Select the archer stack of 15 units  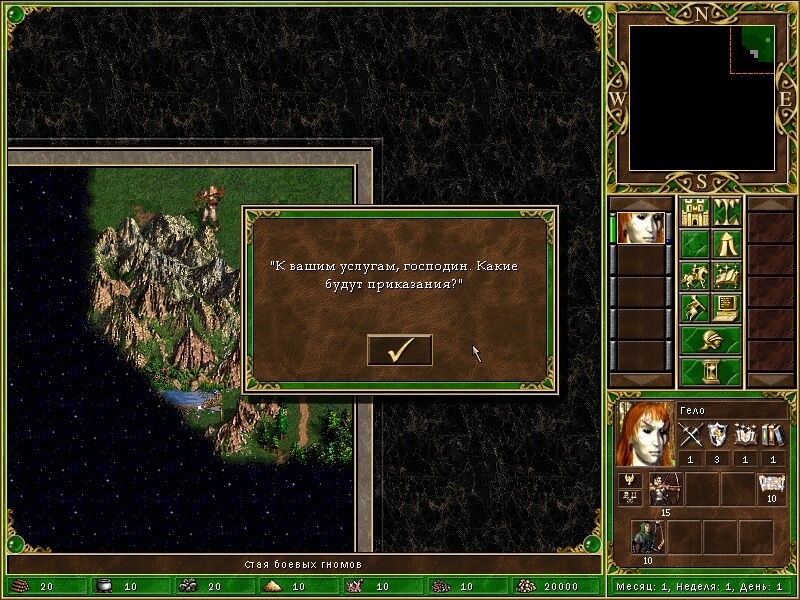(664, 489)
